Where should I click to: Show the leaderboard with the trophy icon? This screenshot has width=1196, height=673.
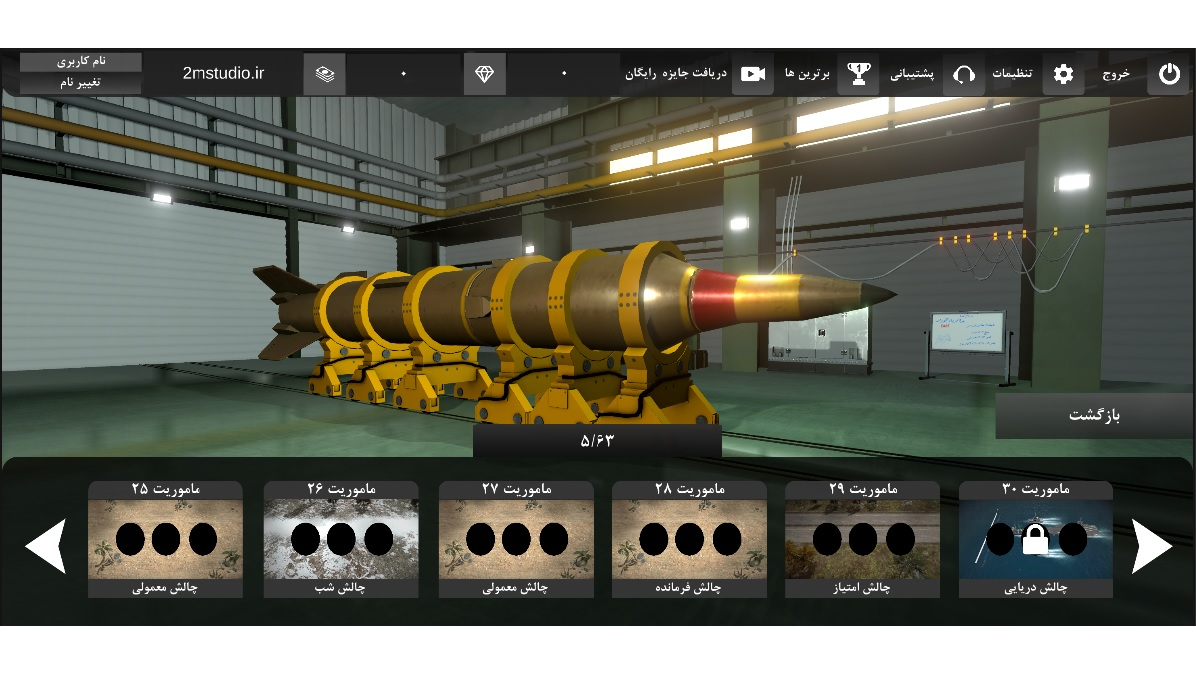[x=858, y=74]
